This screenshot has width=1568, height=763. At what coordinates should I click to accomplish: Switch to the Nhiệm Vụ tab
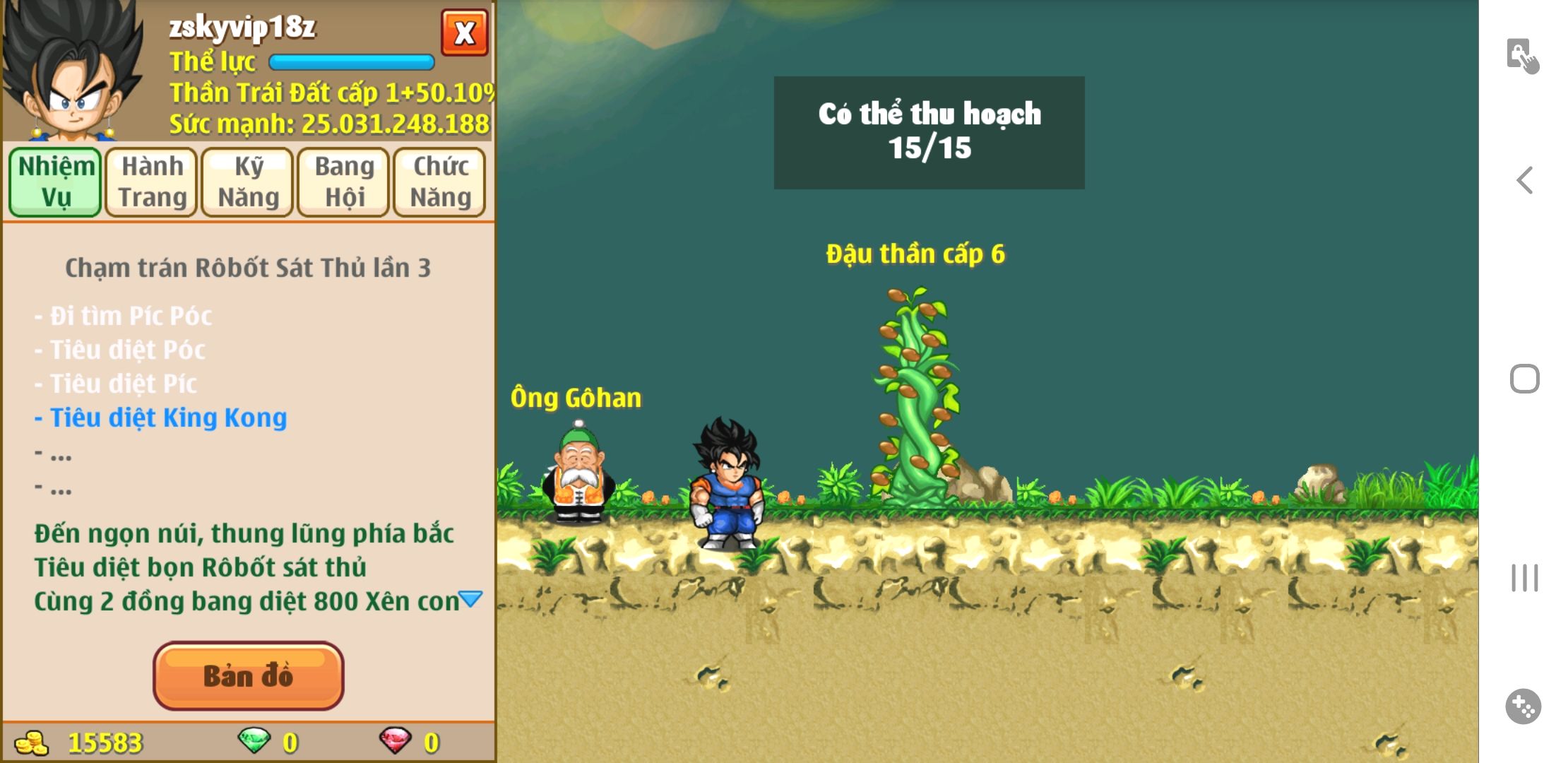pyautogui.click(x=56, y=182)
